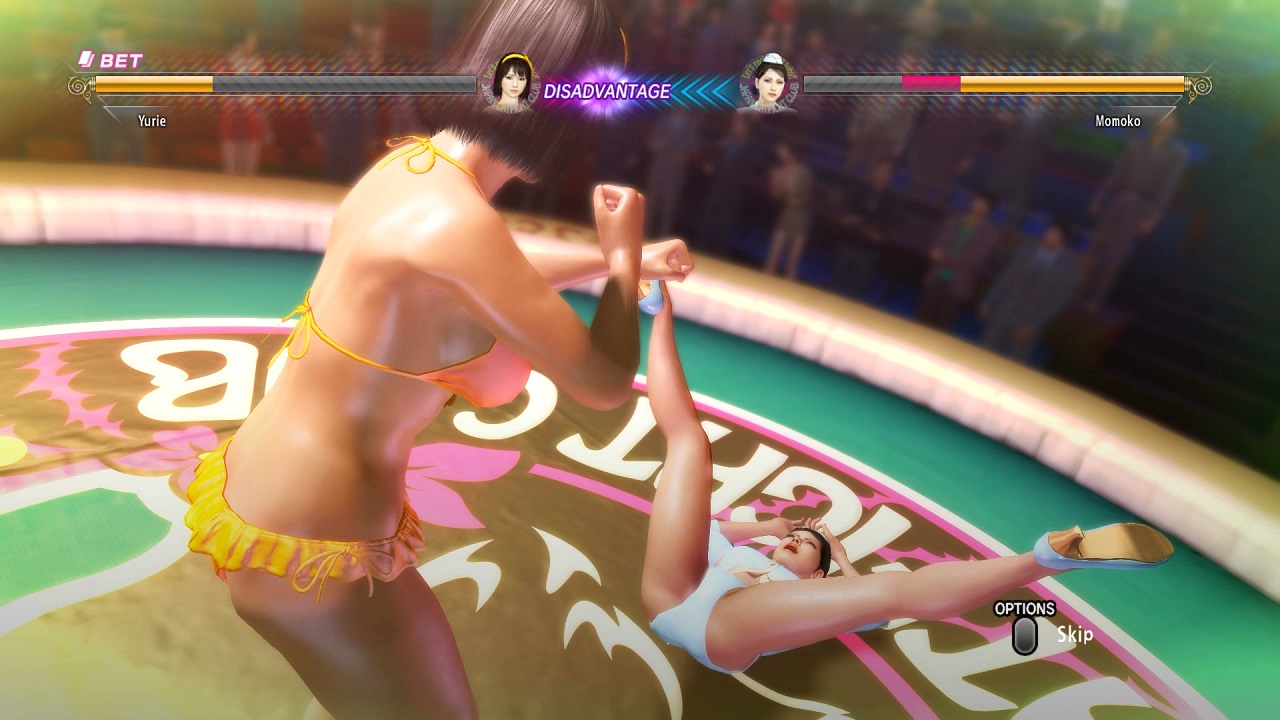Select the BET label
The height and width of the screenshot is (720, 1280).
[x=111, y=61]
